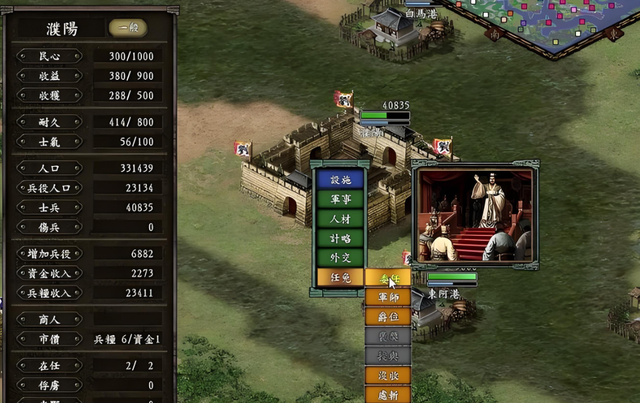Select the 沒收 confiscate option
Viewport: 640px width, 403px height.
pos(387,375)
